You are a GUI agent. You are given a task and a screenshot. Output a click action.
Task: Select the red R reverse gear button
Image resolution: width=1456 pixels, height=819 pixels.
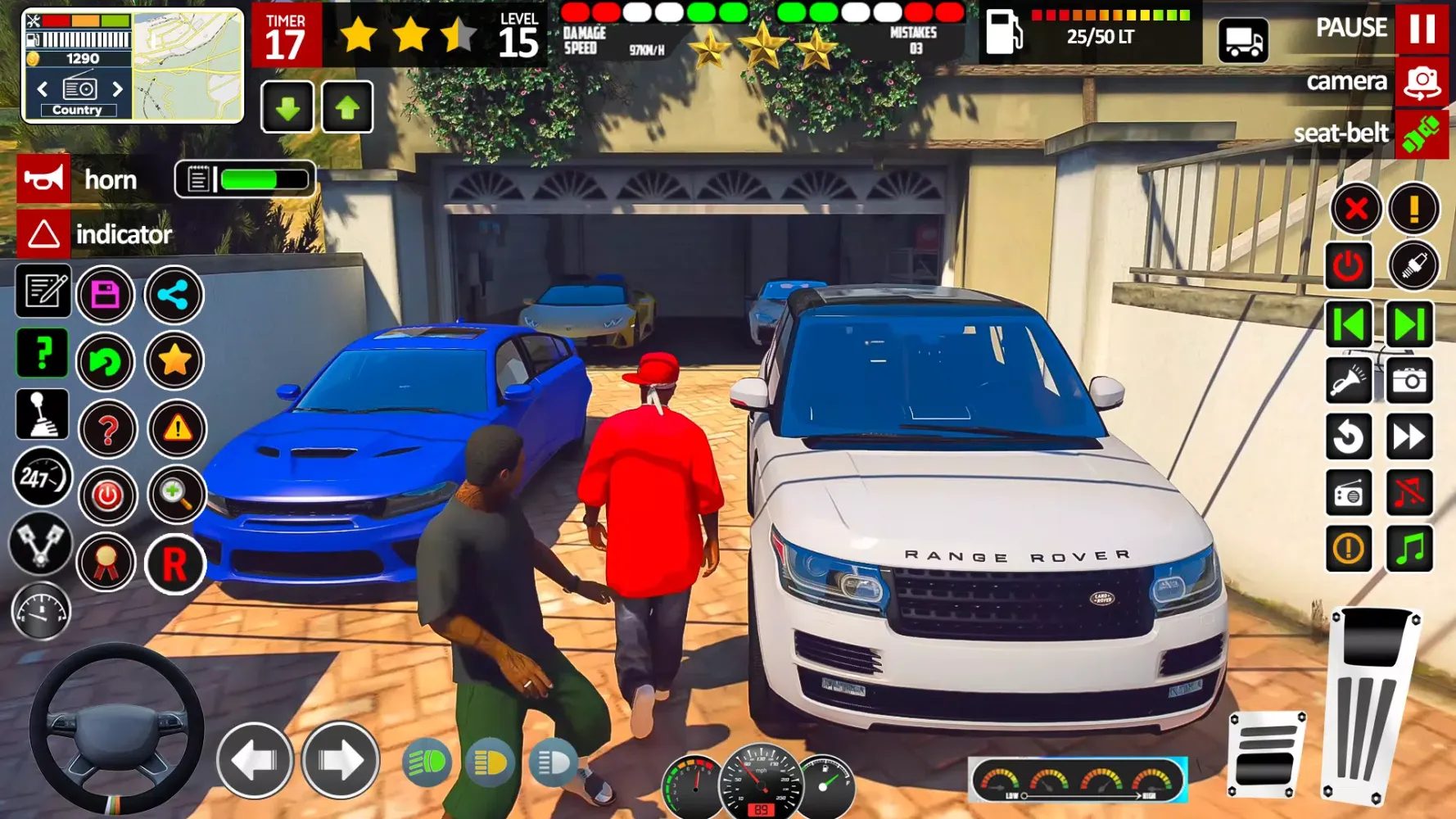coord(174,564)
